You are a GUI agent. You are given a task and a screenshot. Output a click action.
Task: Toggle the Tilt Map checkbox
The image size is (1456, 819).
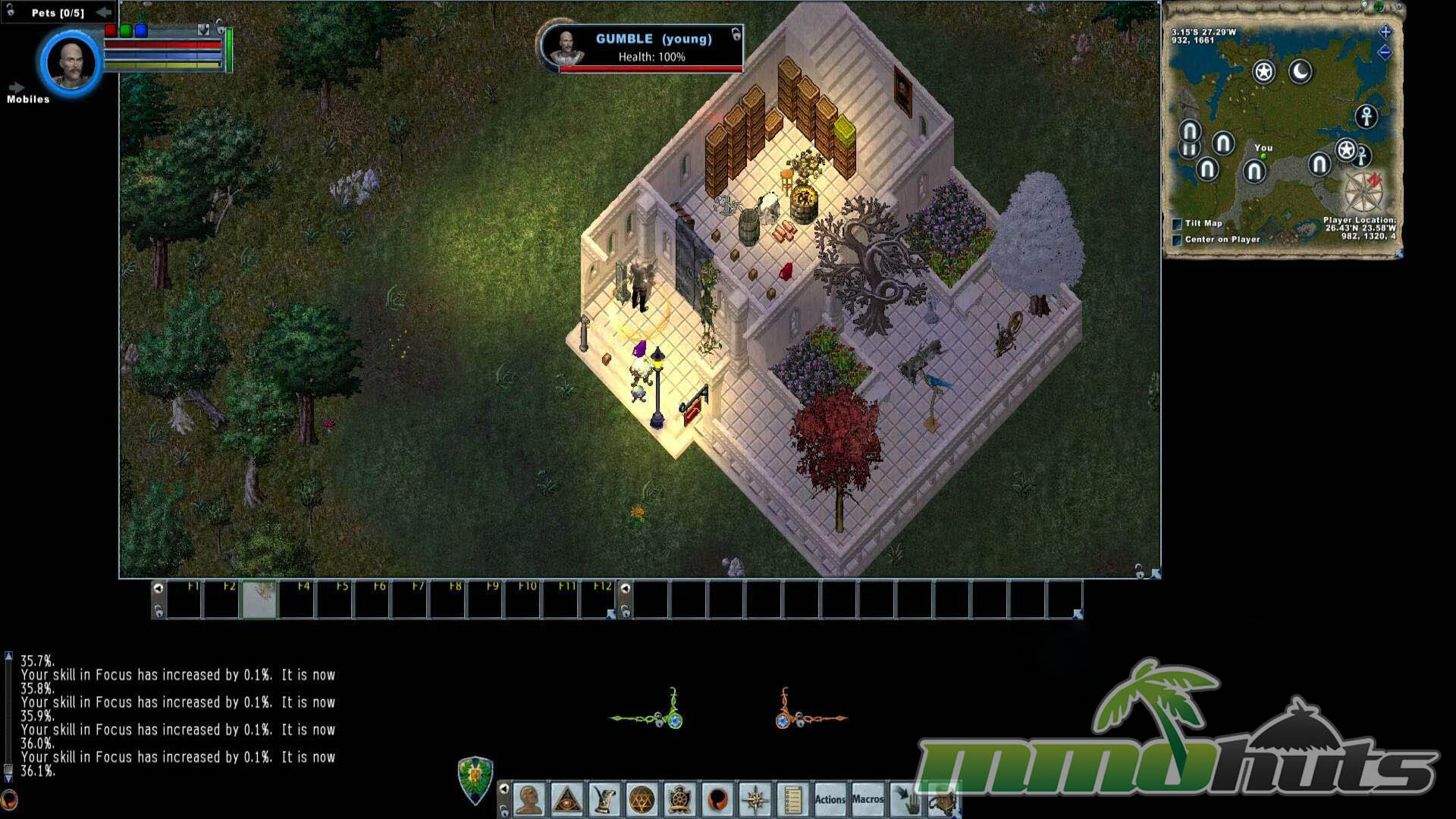[1177, 224]
